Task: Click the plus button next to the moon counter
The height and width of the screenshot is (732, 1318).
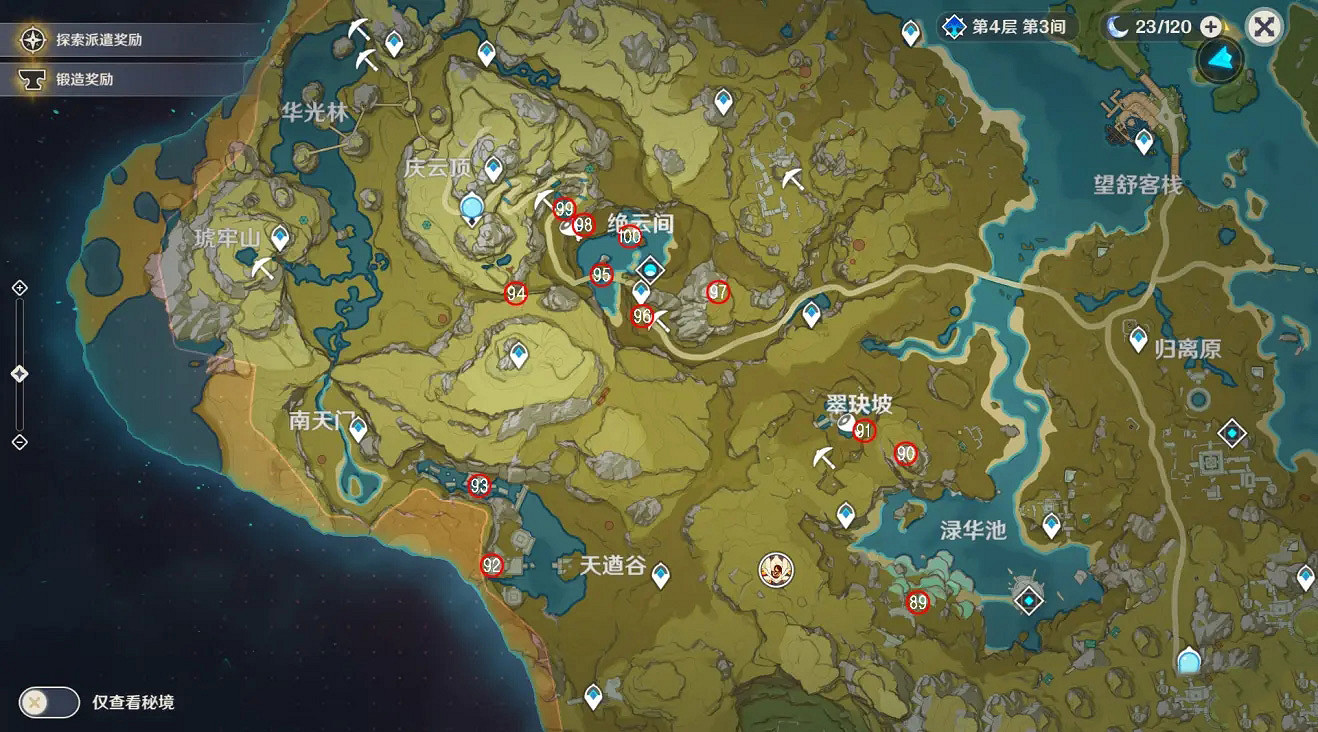Action: point(1212,27)
